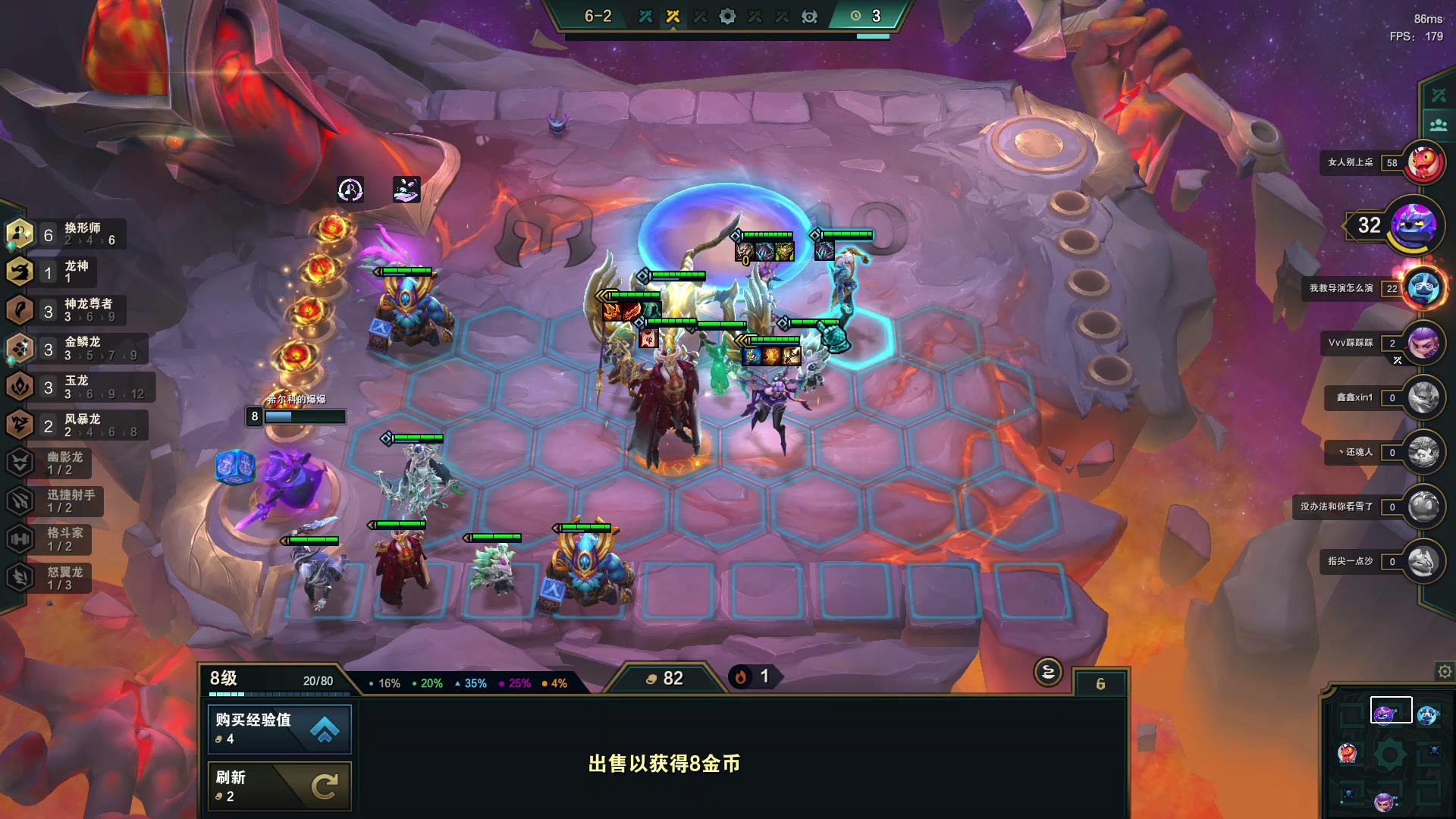Switch to the players silhouette tab
Image resolution: width=1456 pixels, height=819 pixels.
[x=1438, y=125]
